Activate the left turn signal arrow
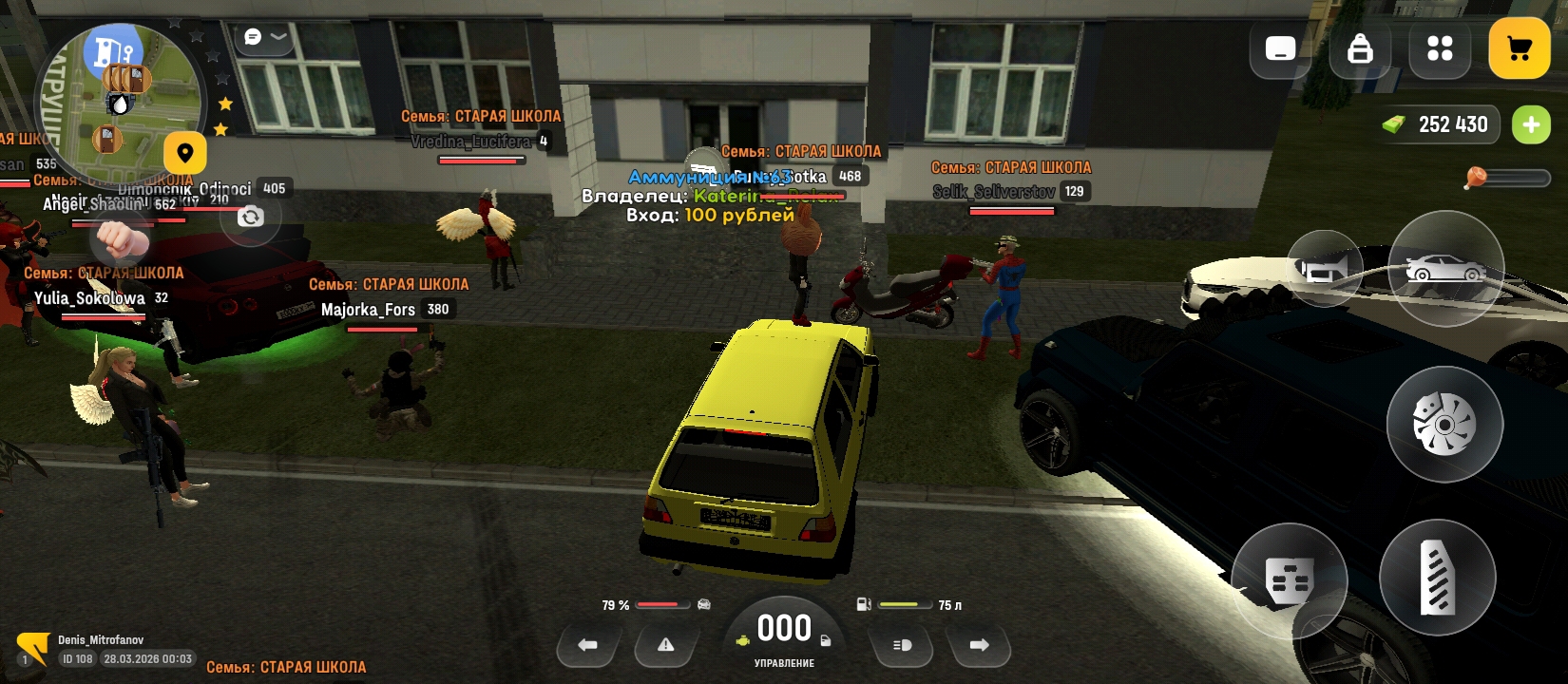This screenshot has width=1568, height=684. (588, 645)
